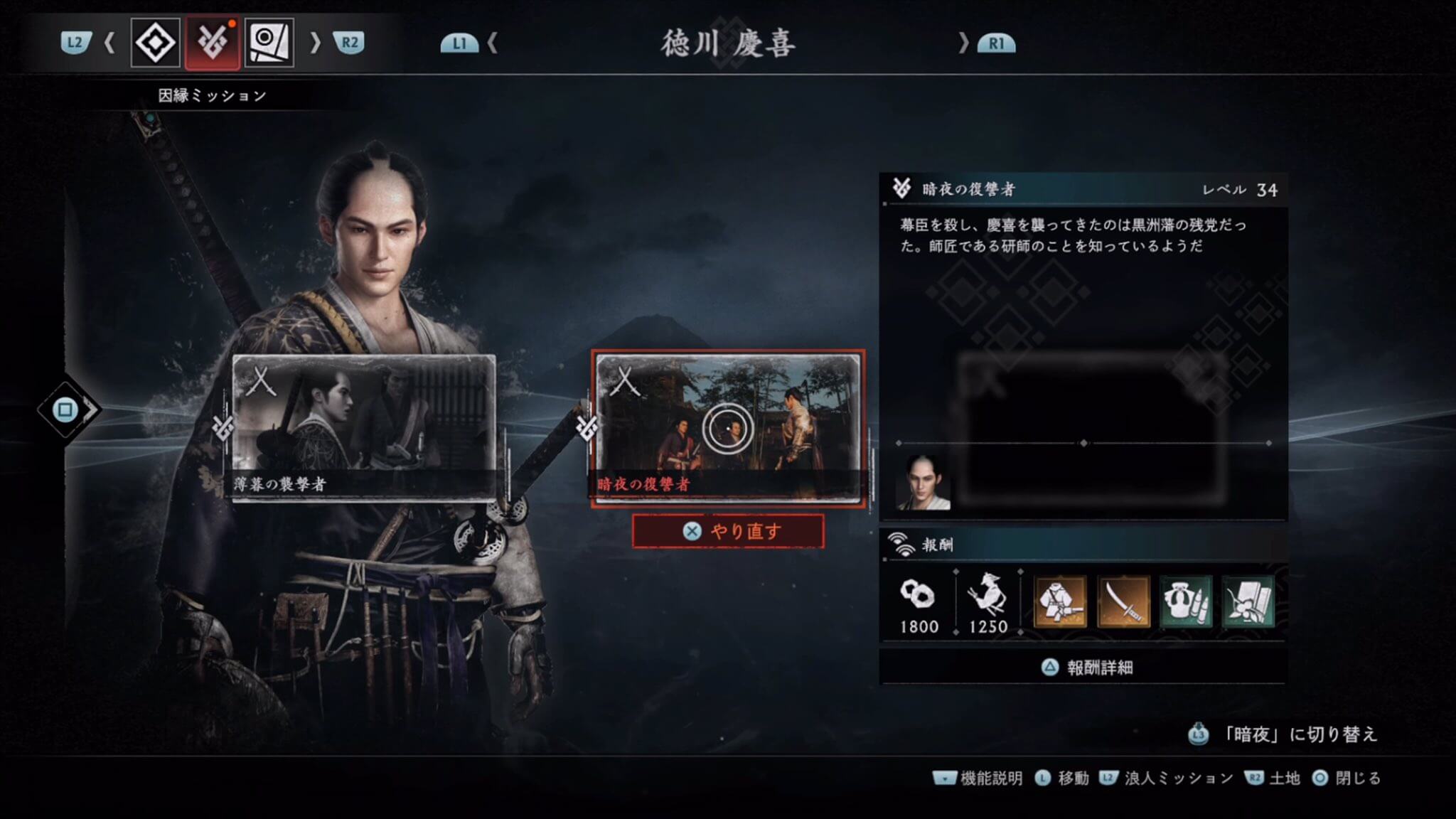
Task: Inspect the pouch and bullets reward icon
Action: 1185,601
